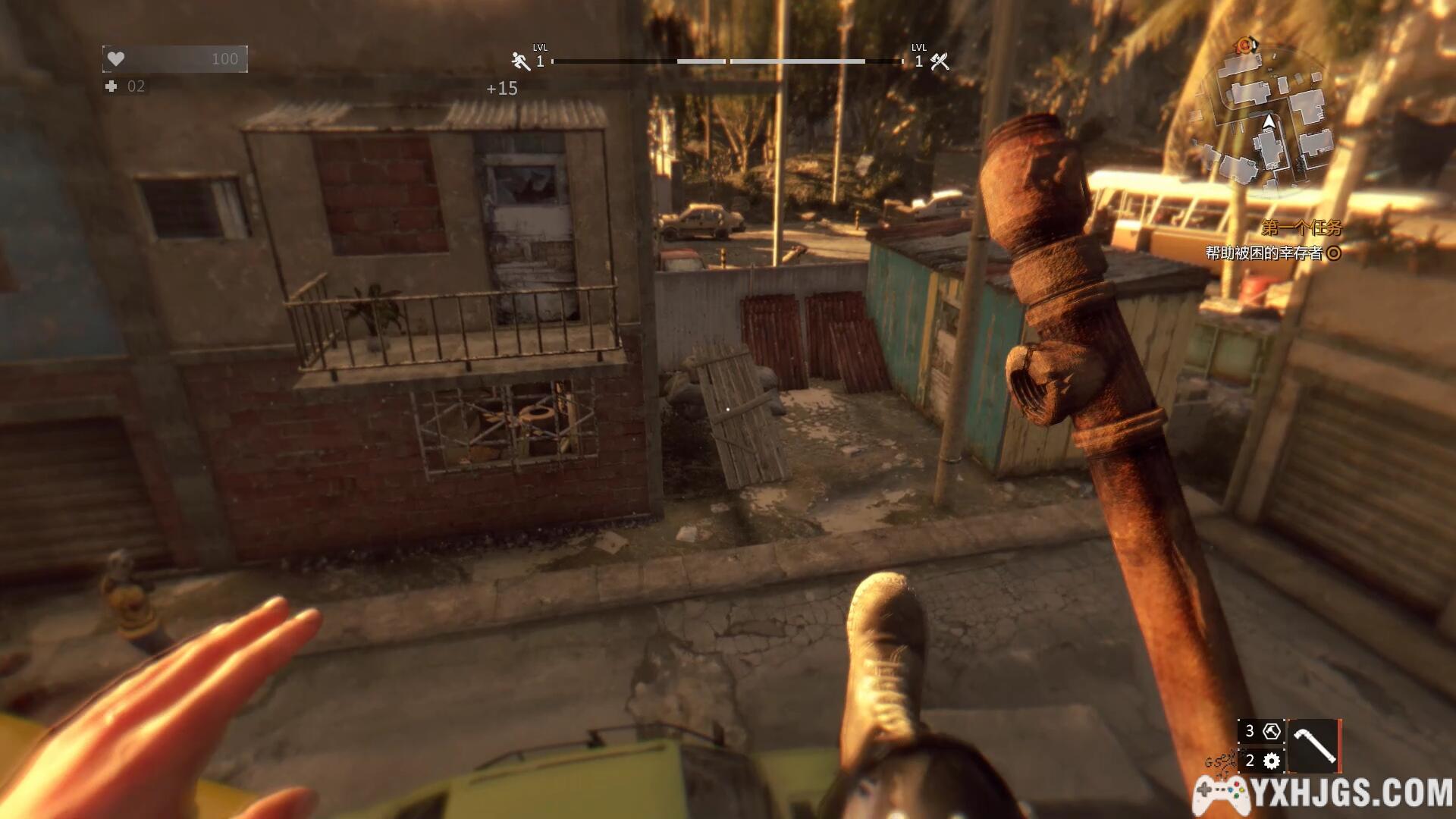Open the 第一个任务 quest tracker
Screen dimensions: 1456x819
point(1301,227)
